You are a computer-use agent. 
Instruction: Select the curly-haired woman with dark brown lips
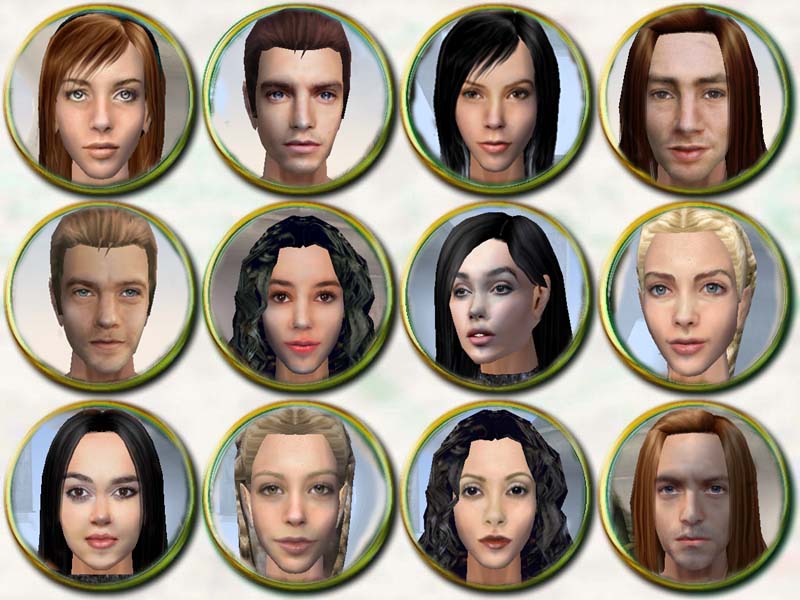click(x=495, y=493)
